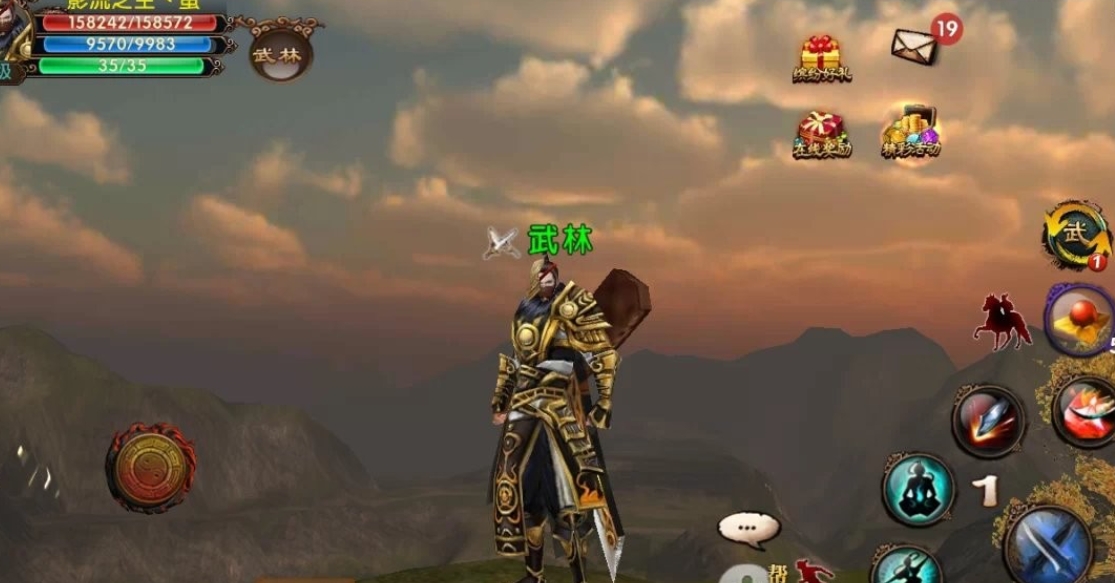Viewport: 1115px width, 583px height.
Task: Open the mail envelope with 19 unread
Action: click(914, 45)
